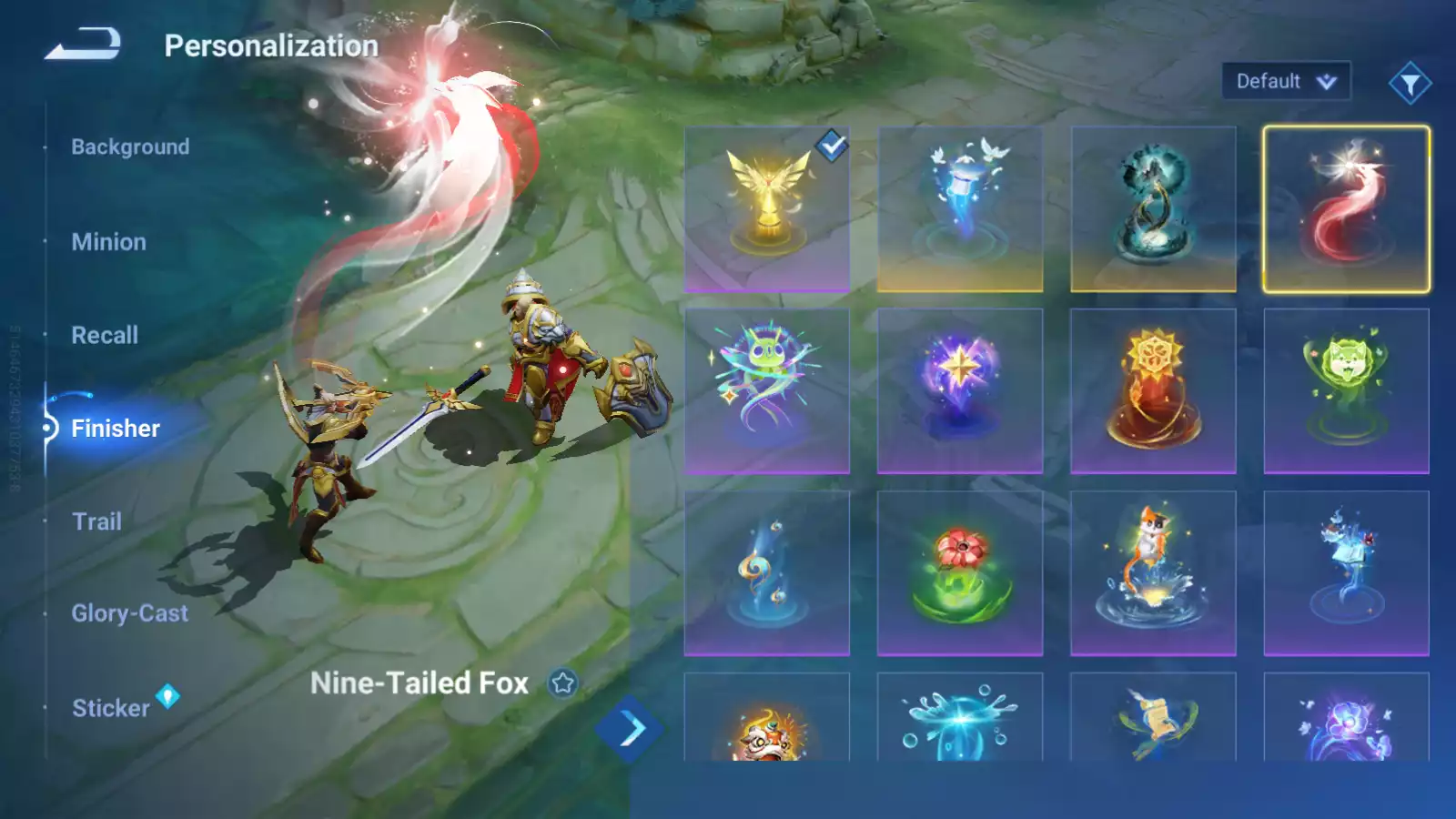1456x819 pixels.
Task: Switch to the Background tab
Action: [x=130, y=147]
